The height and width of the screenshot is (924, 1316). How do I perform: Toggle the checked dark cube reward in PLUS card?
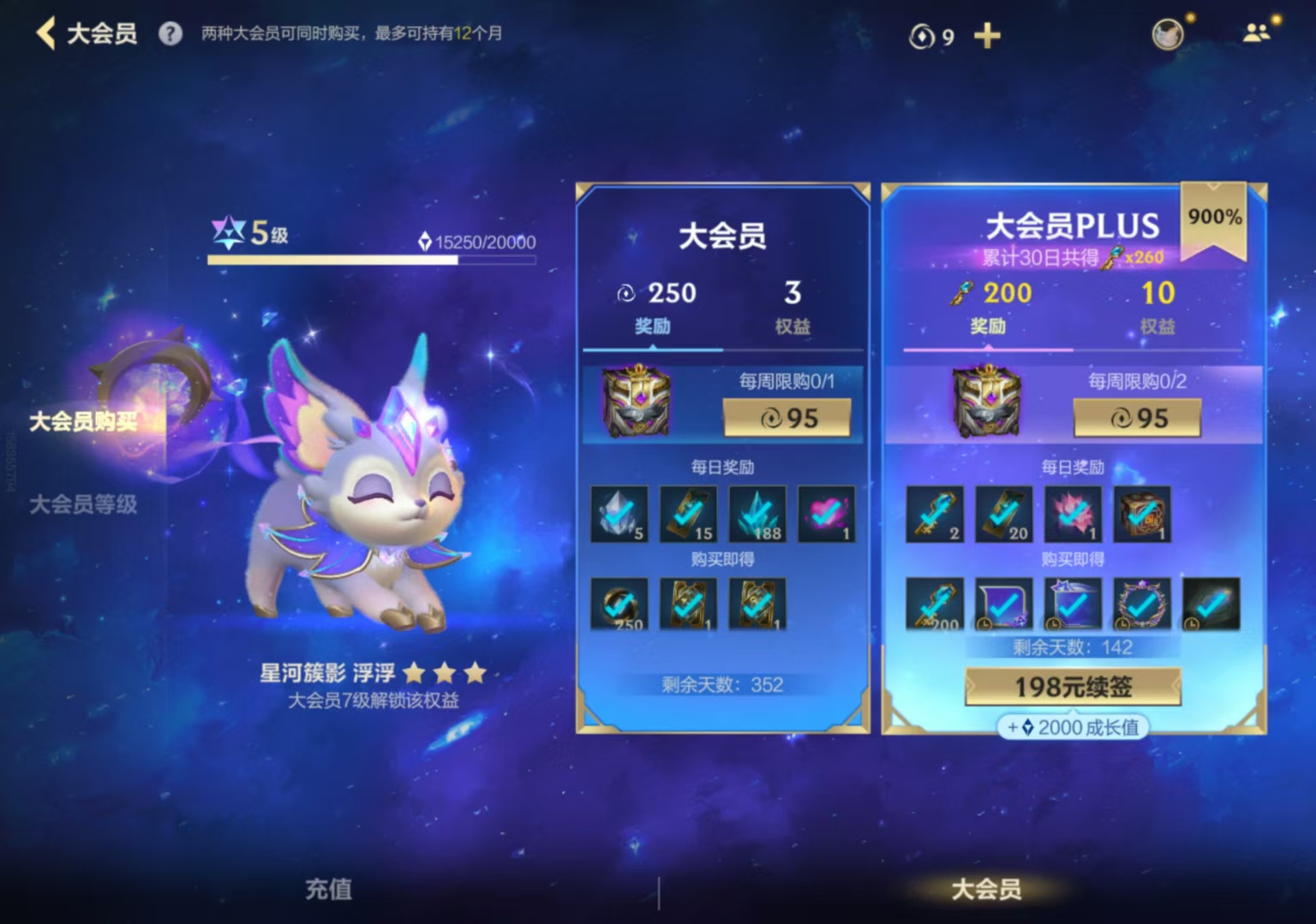pos(1142,514)
